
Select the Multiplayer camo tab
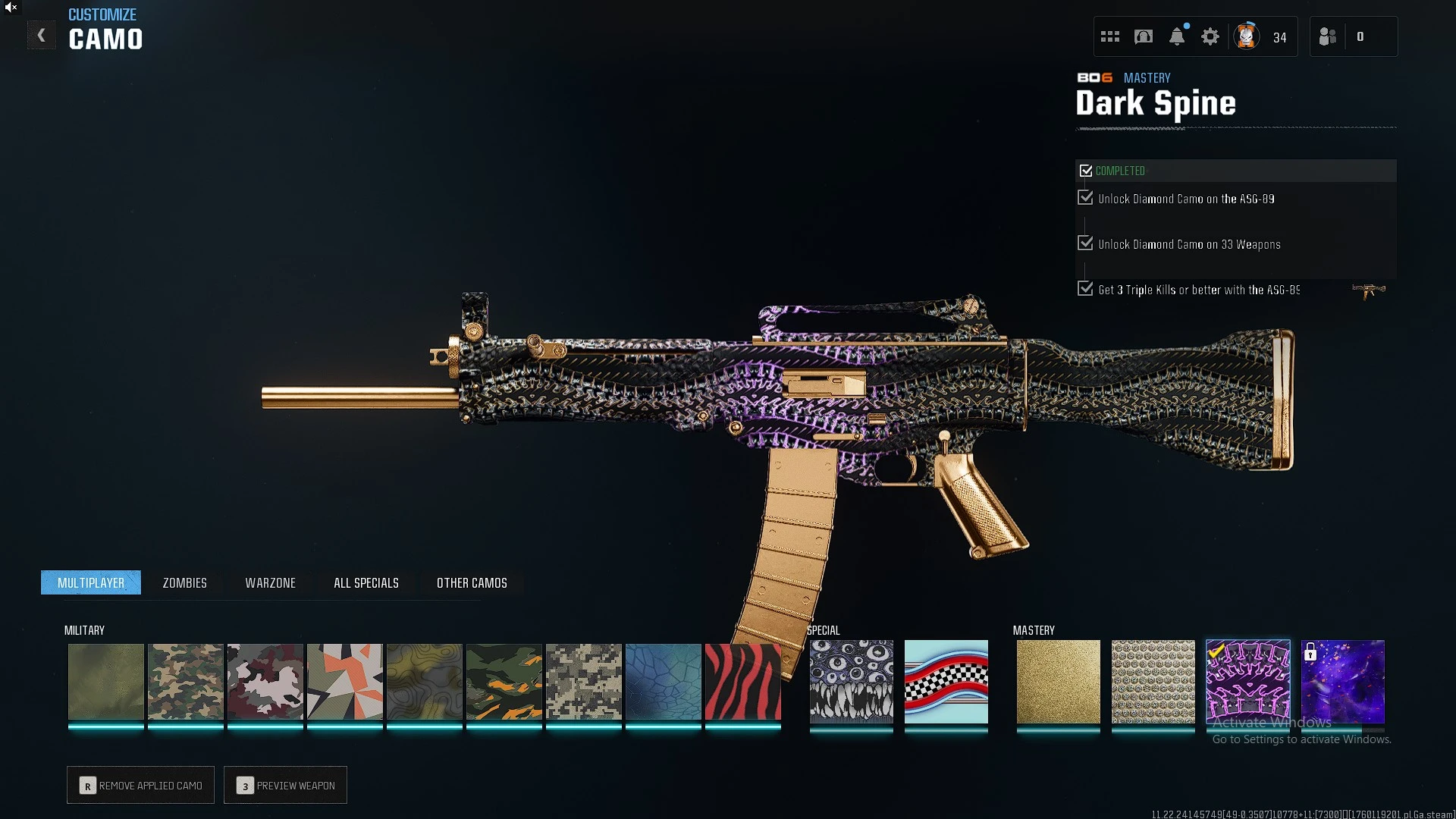click(91, 582)
